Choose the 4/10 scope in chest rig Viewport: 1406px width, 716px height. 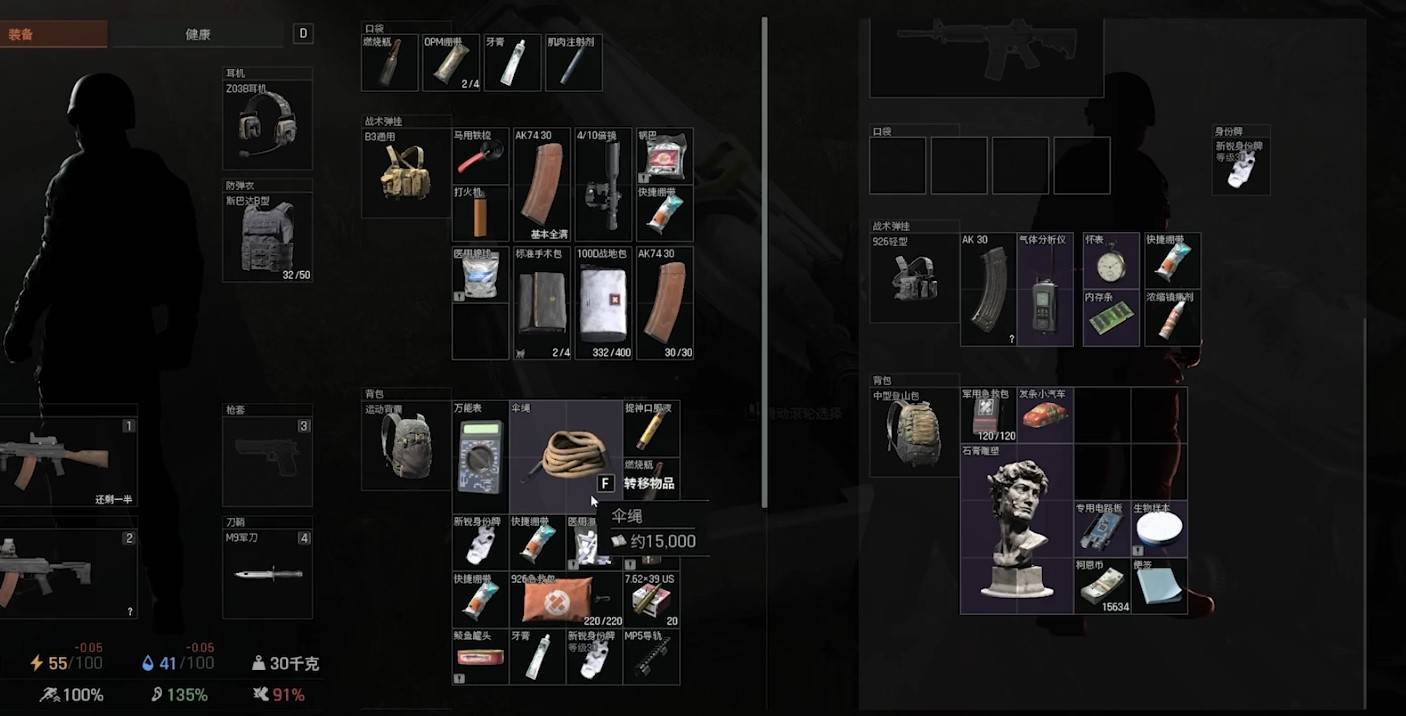602,185
